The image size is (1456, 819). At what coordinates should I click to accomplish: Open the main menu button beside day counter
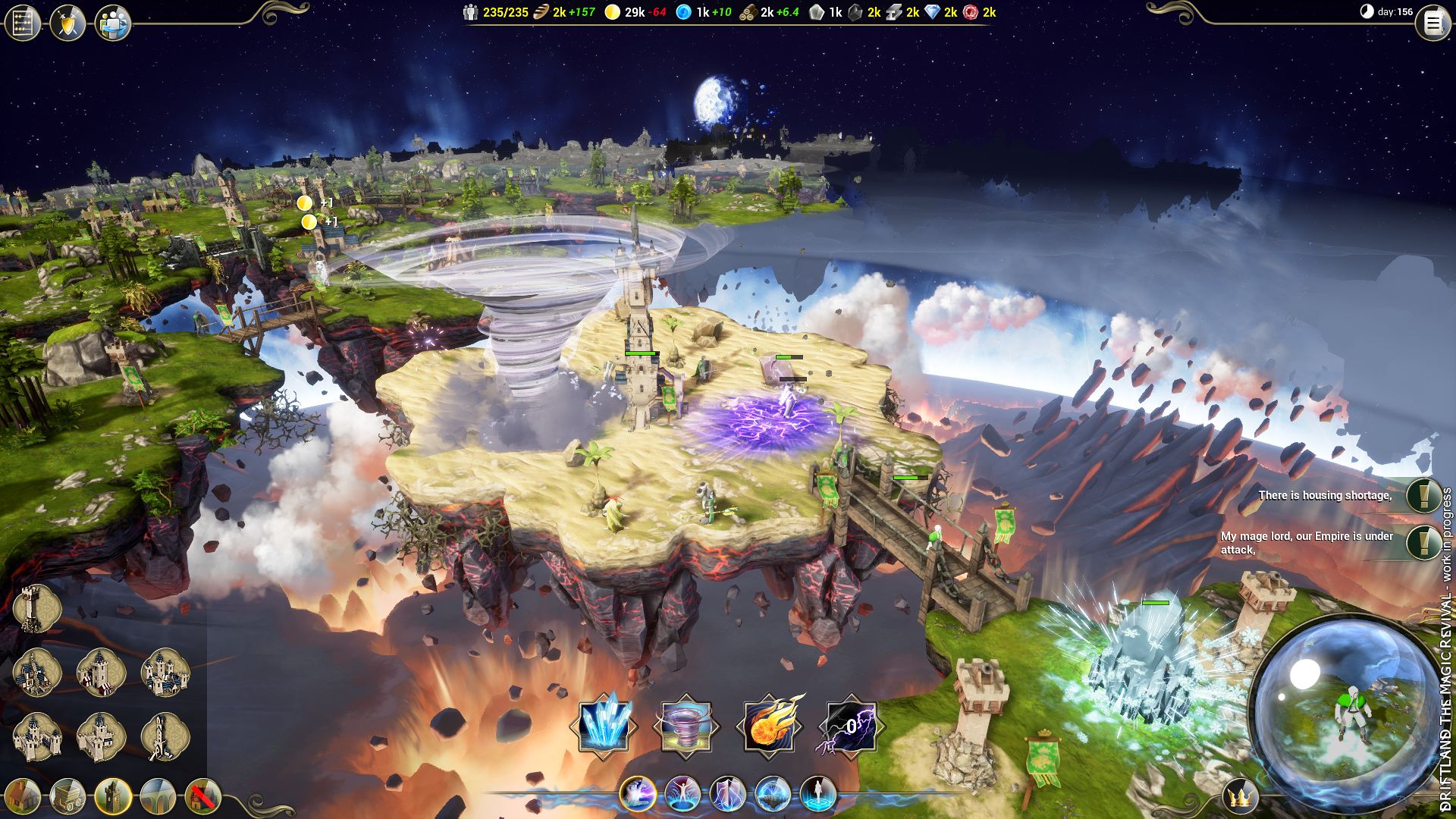tap(1432, 24)
